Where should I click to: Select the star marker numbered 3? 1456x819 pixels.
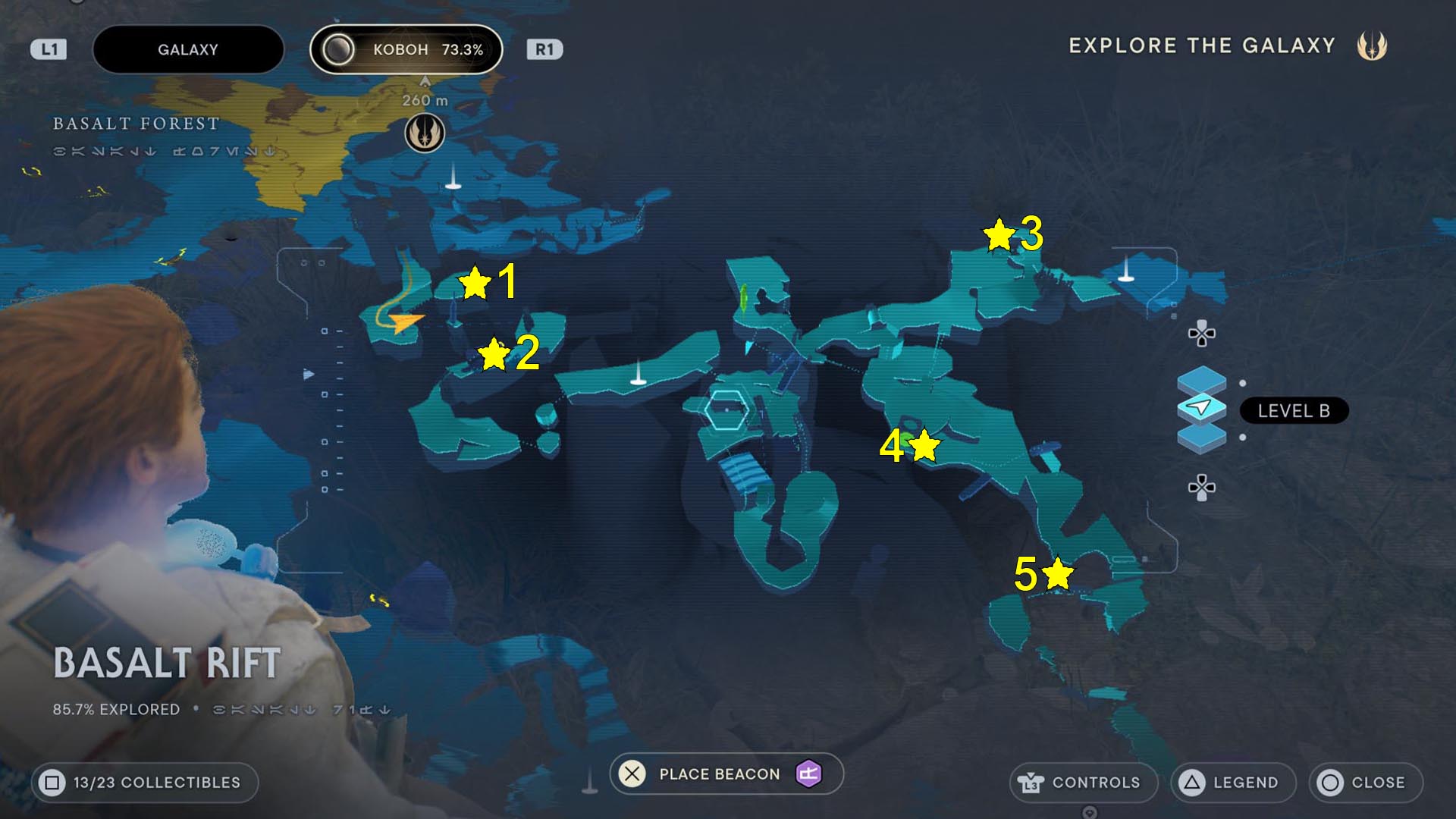pos(999,235)
